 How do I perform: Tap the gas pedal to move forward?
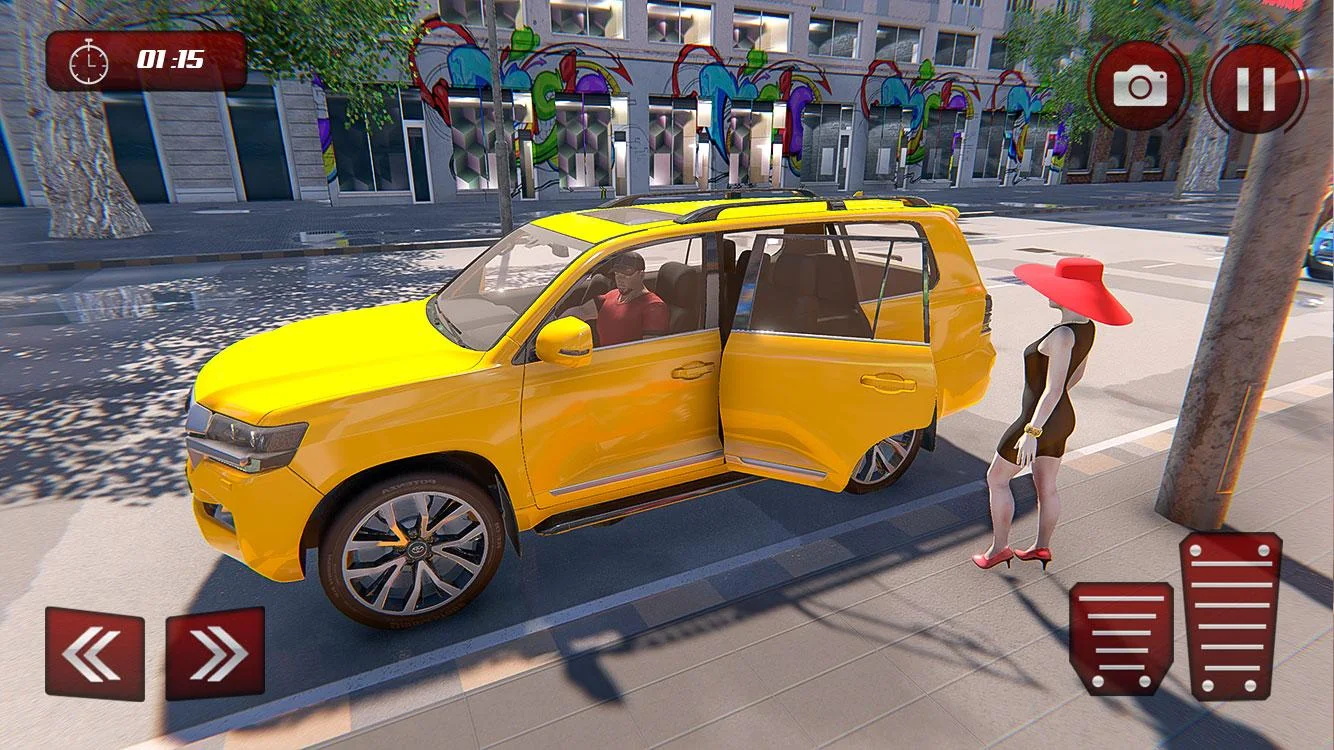[1235, 615]
